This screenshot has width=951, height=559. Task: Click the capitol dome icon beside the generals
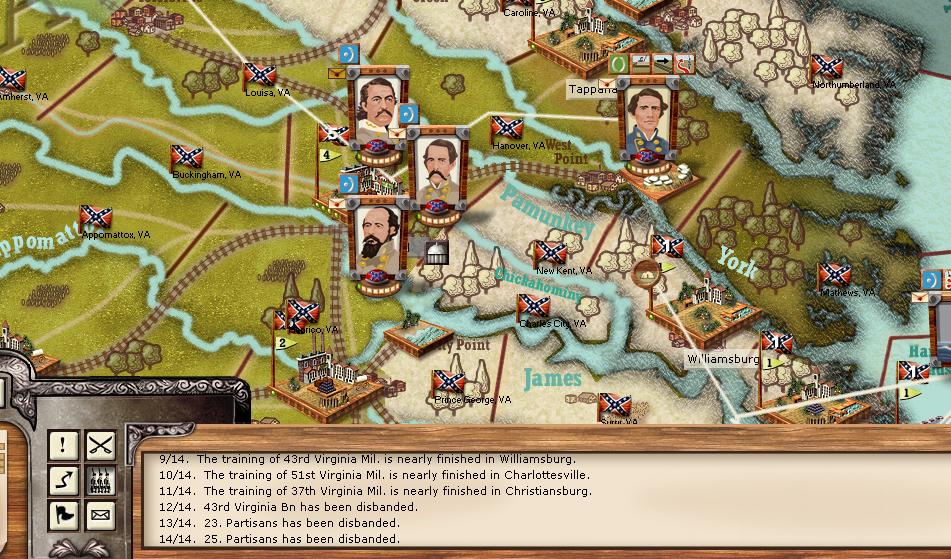point(436,250)
